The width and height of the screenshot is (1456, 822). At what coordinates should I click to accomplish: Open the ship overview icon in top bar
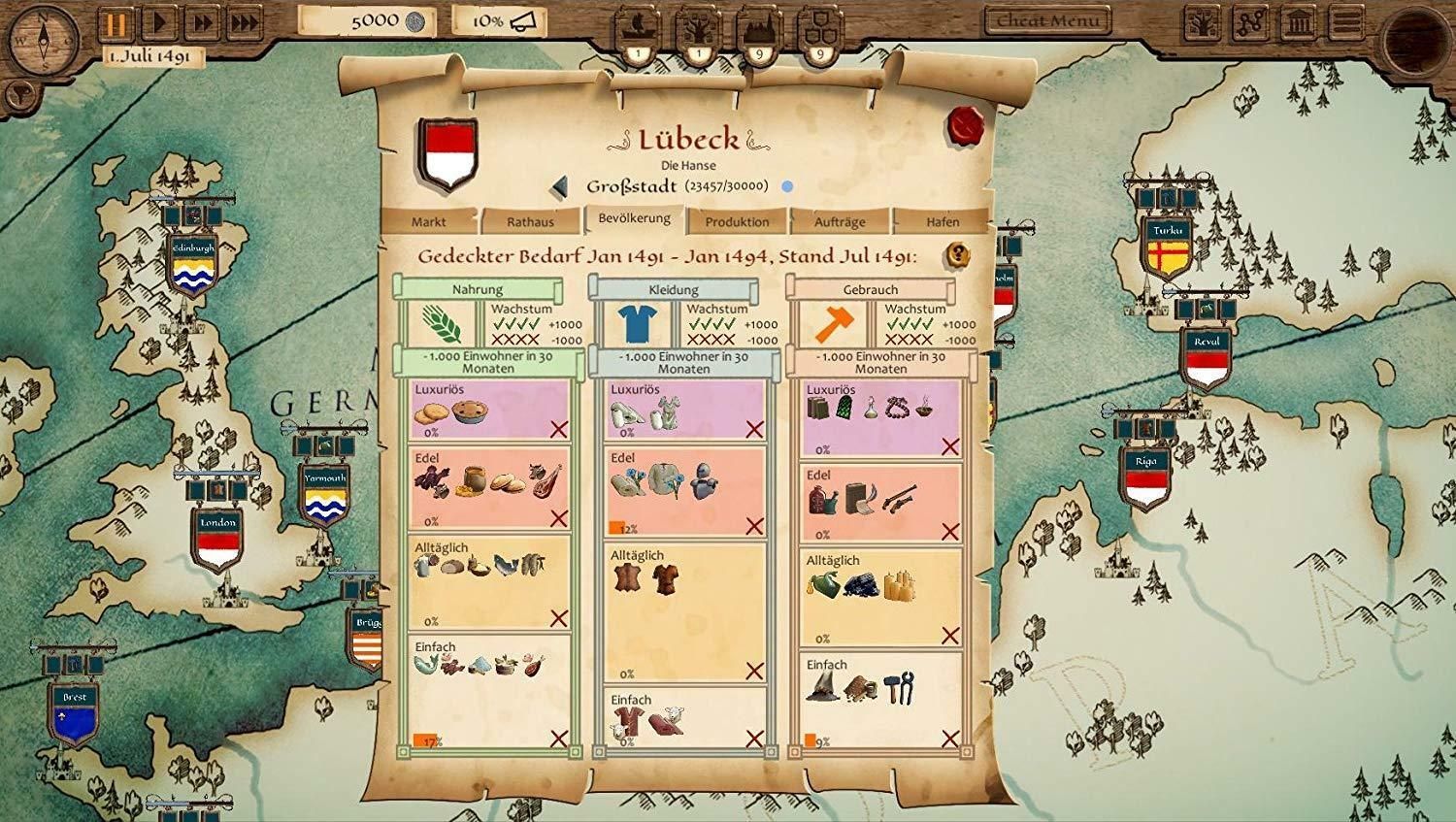pyautogui.click(x=638, y=29)
